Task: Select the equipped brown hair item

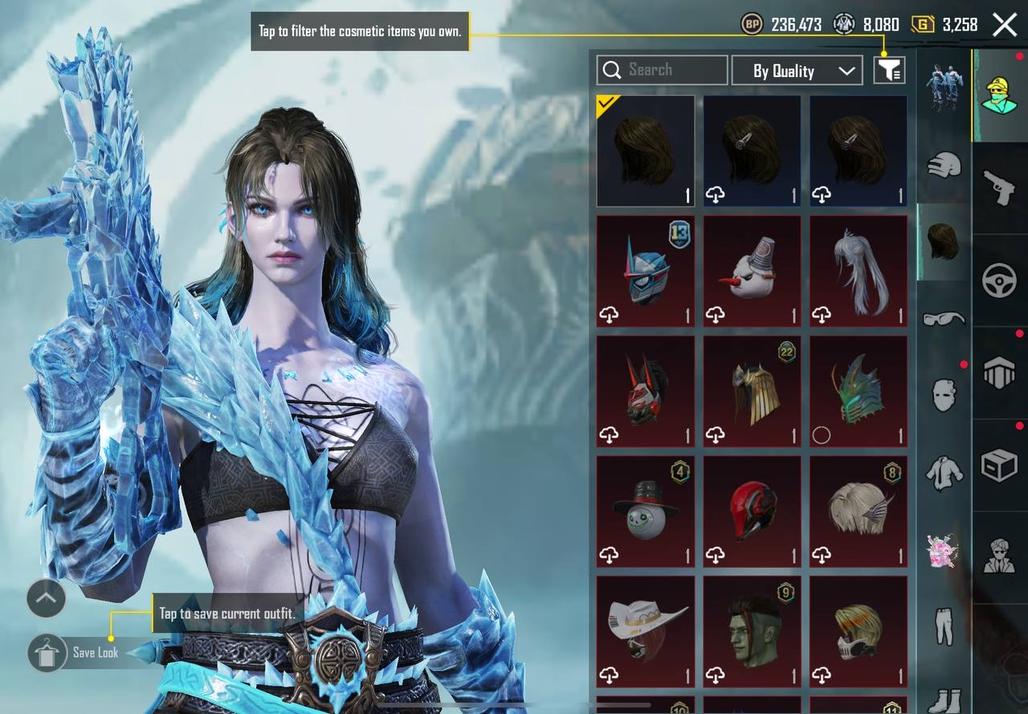Action: click(645, 150)
